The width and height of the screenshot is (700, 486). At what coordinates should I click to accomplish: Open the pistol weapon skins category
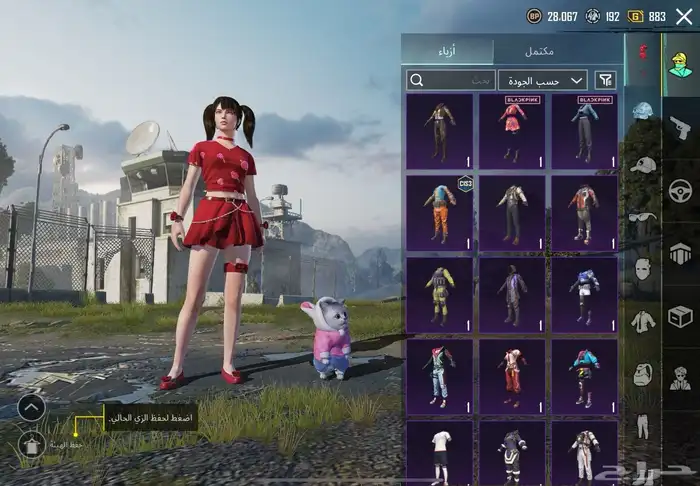(679, 127)
